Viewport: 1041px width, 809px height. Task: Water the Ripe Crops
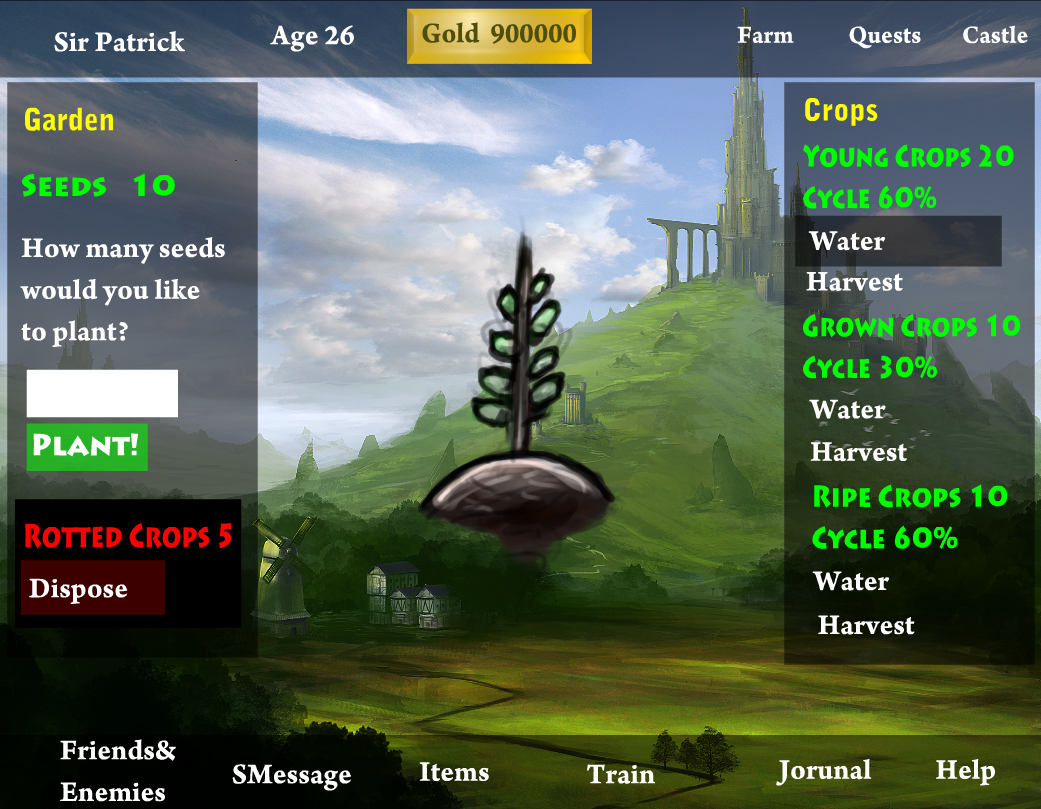click(851, 581)
